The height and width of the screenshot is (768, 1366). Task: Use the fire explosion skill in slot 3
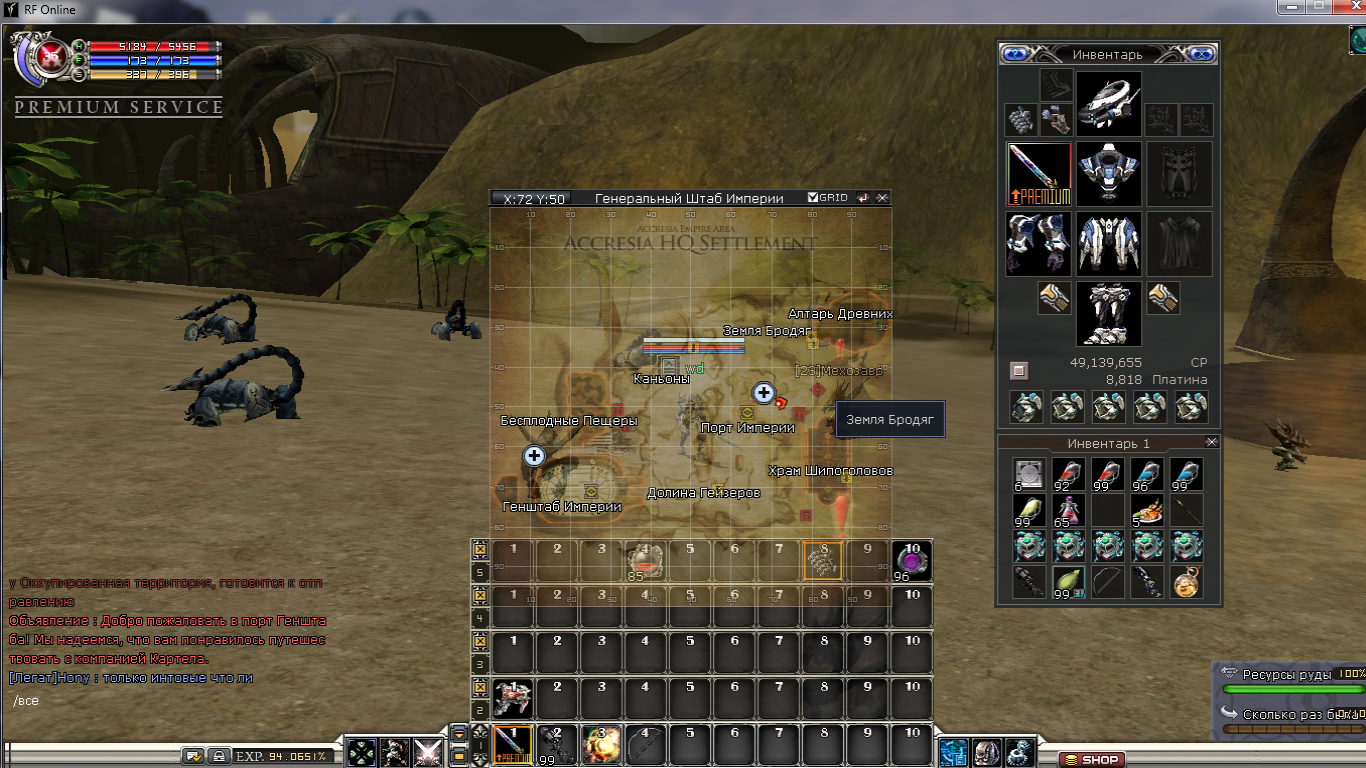pyautogui.click(x=601, y=745)
